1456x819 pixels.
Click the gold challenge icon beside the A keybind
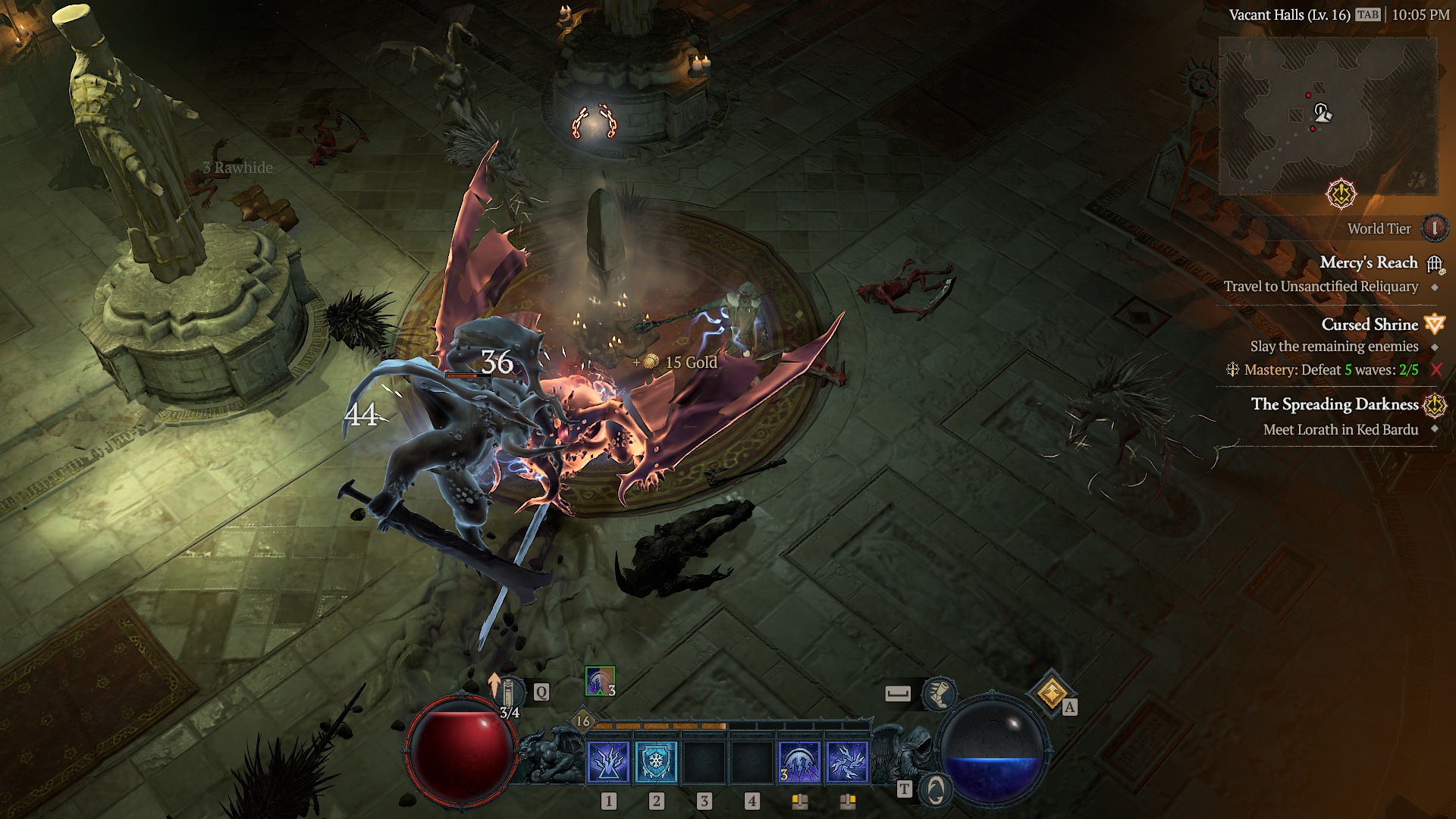pyautogui.click(x=1051, y=692)
